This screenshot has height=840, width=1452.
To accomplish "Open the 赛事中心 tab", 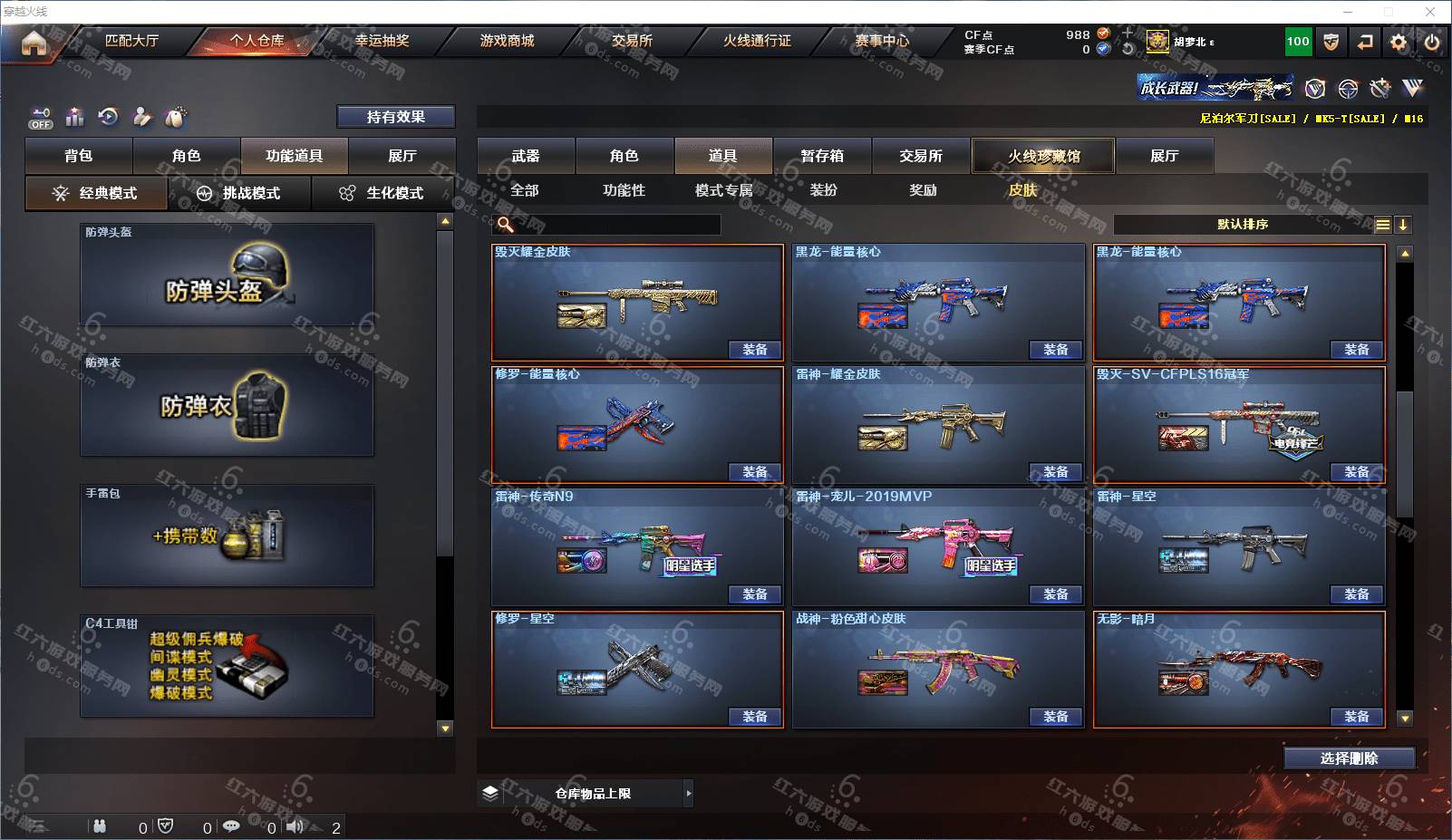I will point(882,41).
